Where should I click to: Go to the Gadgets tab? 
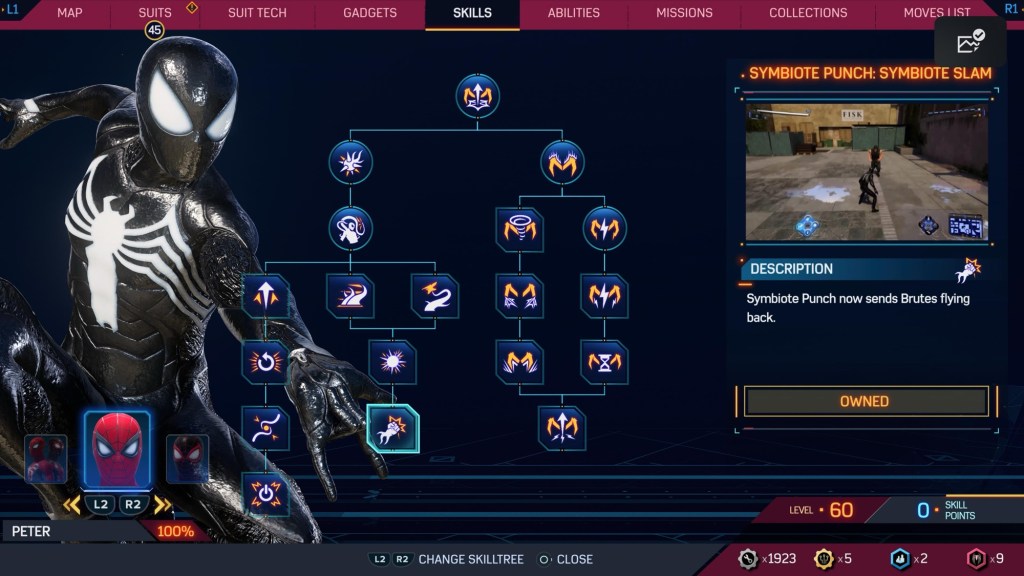(x=370, y=13)
